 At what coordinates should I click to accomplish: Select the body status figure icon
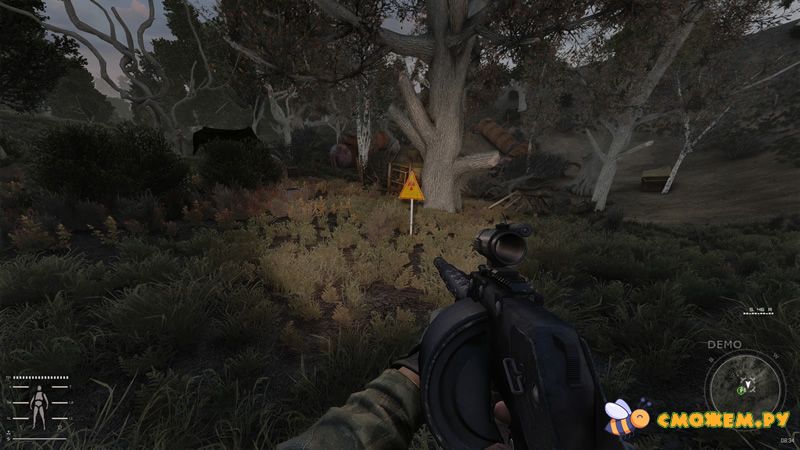click(40, 406)
